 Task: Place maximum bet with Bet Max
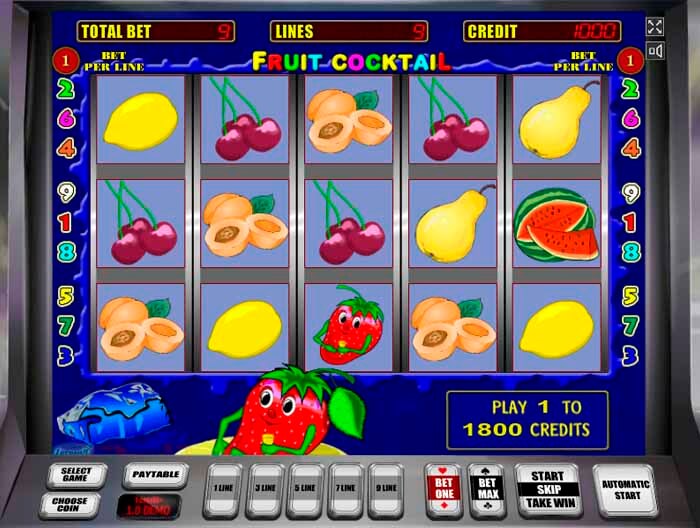click(x=487, y=489)
